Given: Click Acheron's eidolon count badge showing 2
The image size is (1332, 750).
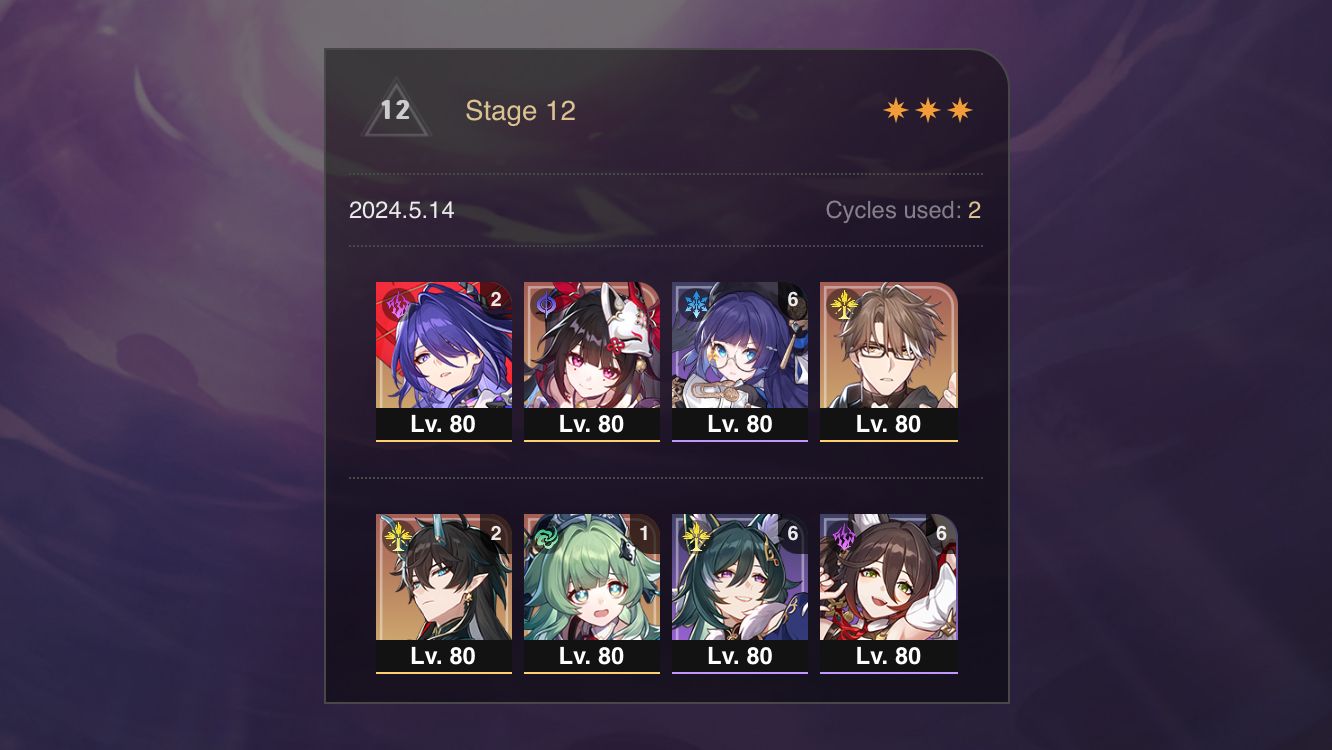Looking at the screenshot, I should pos(497,297).
